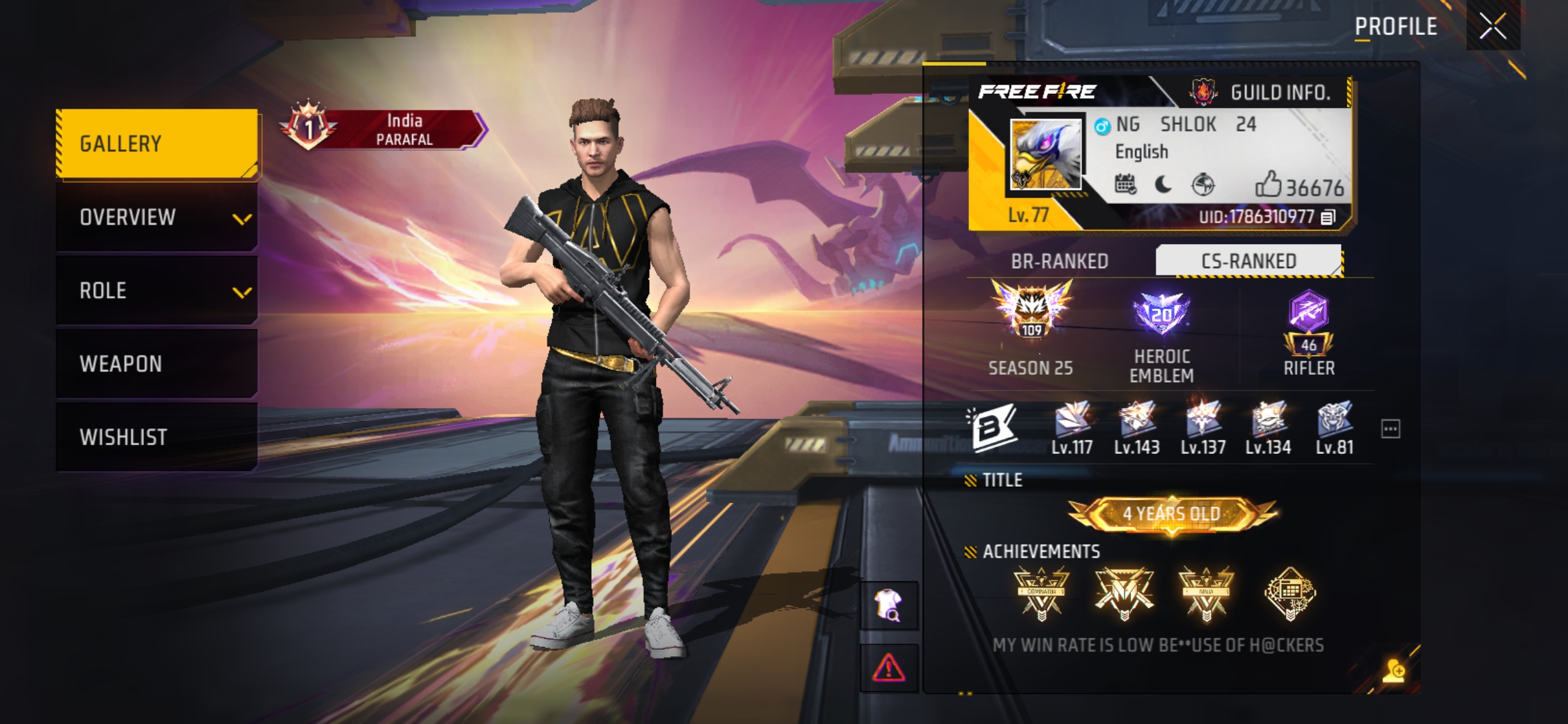This screenshot has width=1568, height=724.
Task: Select the Rifler badge
Action: (1309, 333)
